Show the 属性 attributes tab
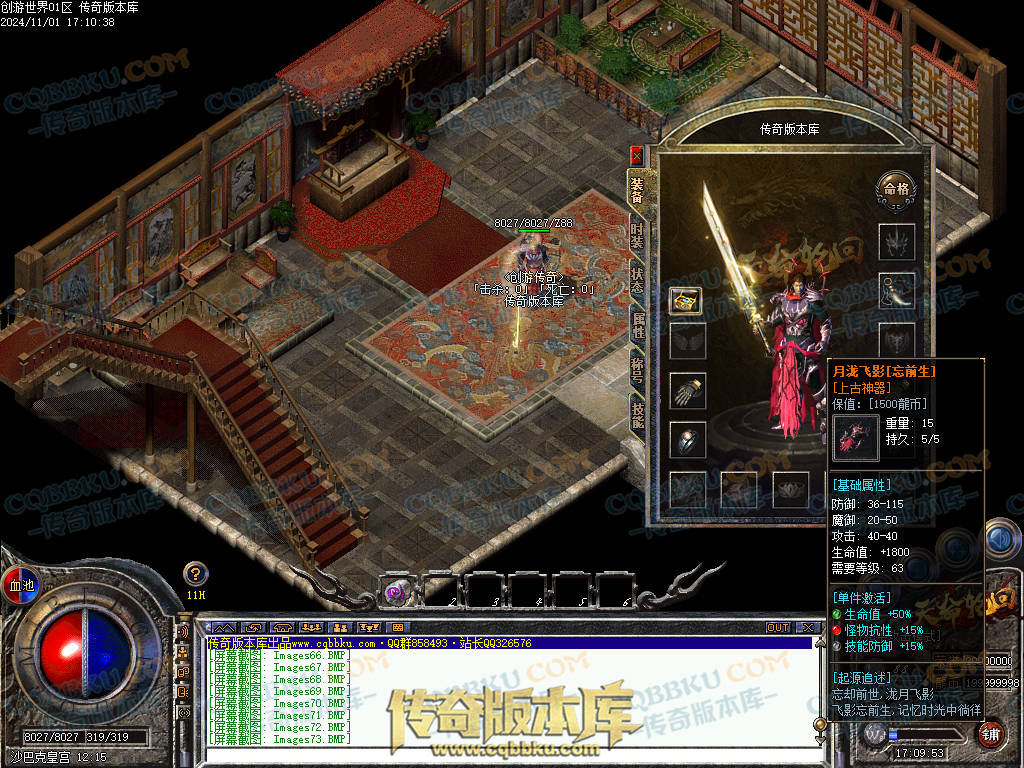Image resolution: width=1024 pixels, height=768 pixels. 637,324
